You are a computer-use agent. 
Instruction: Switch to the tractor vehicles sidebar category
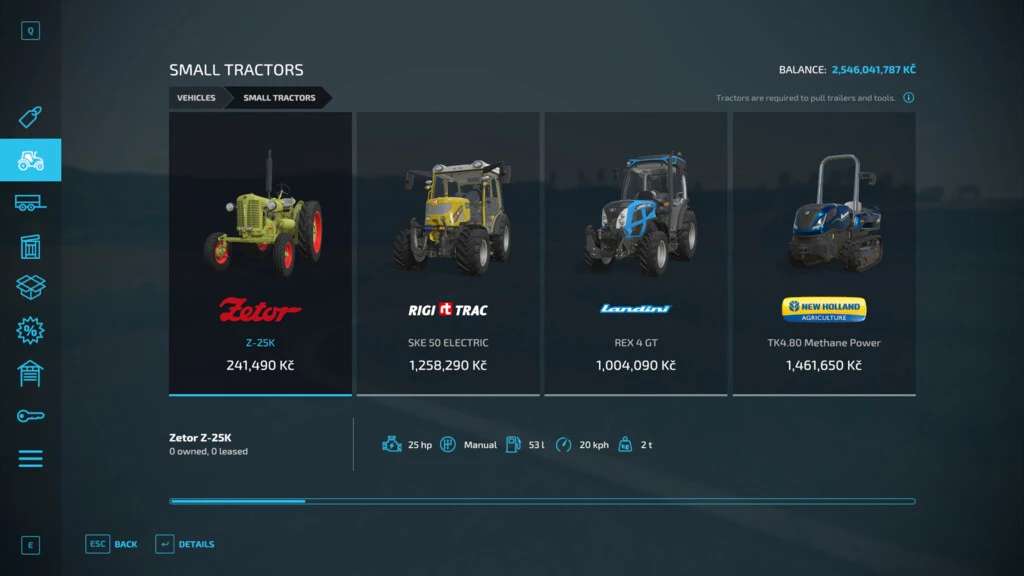coord(30,160)
